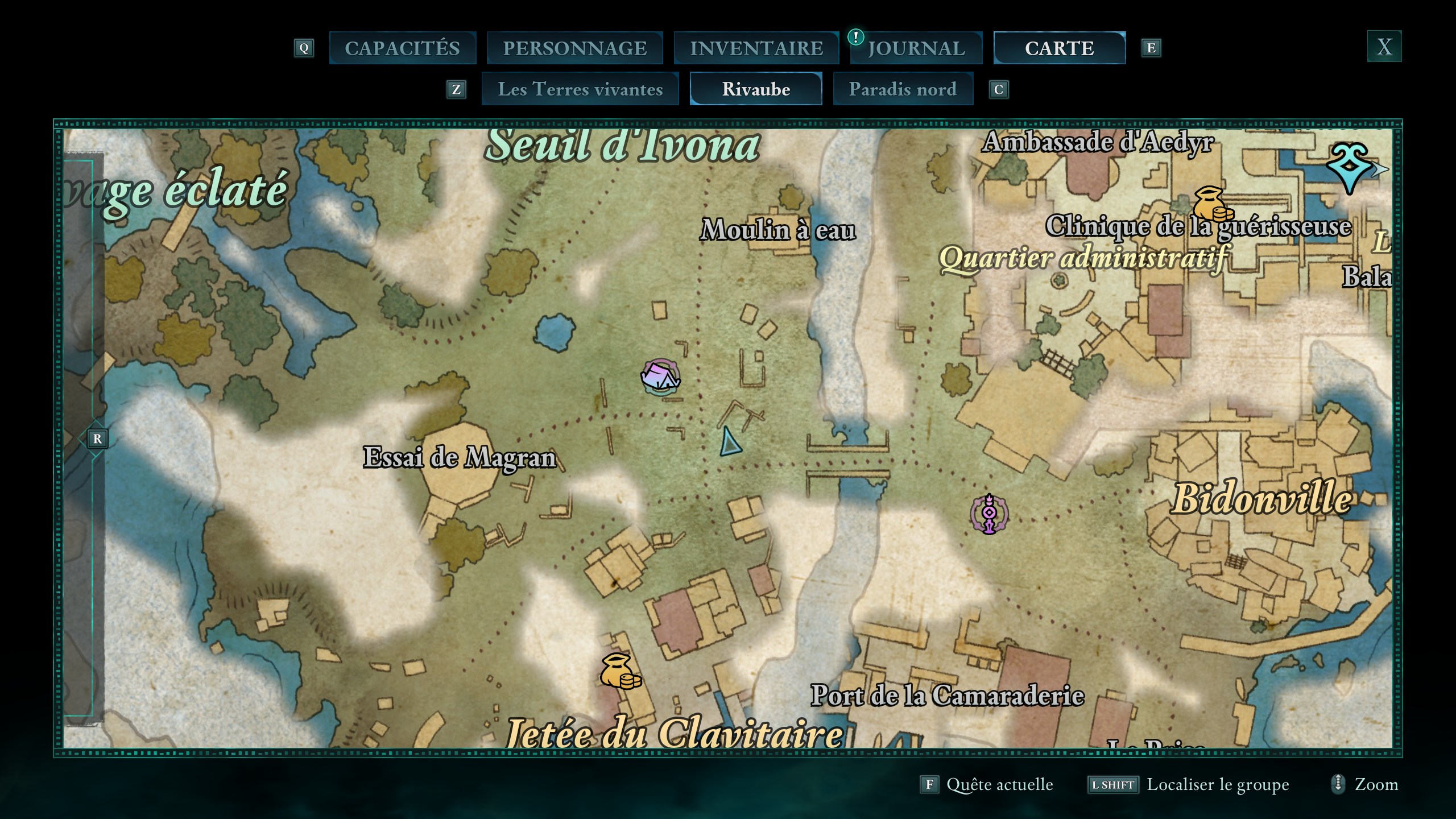
Task: Switch to the Paradis nord map
Action: (x=903, y=89)
